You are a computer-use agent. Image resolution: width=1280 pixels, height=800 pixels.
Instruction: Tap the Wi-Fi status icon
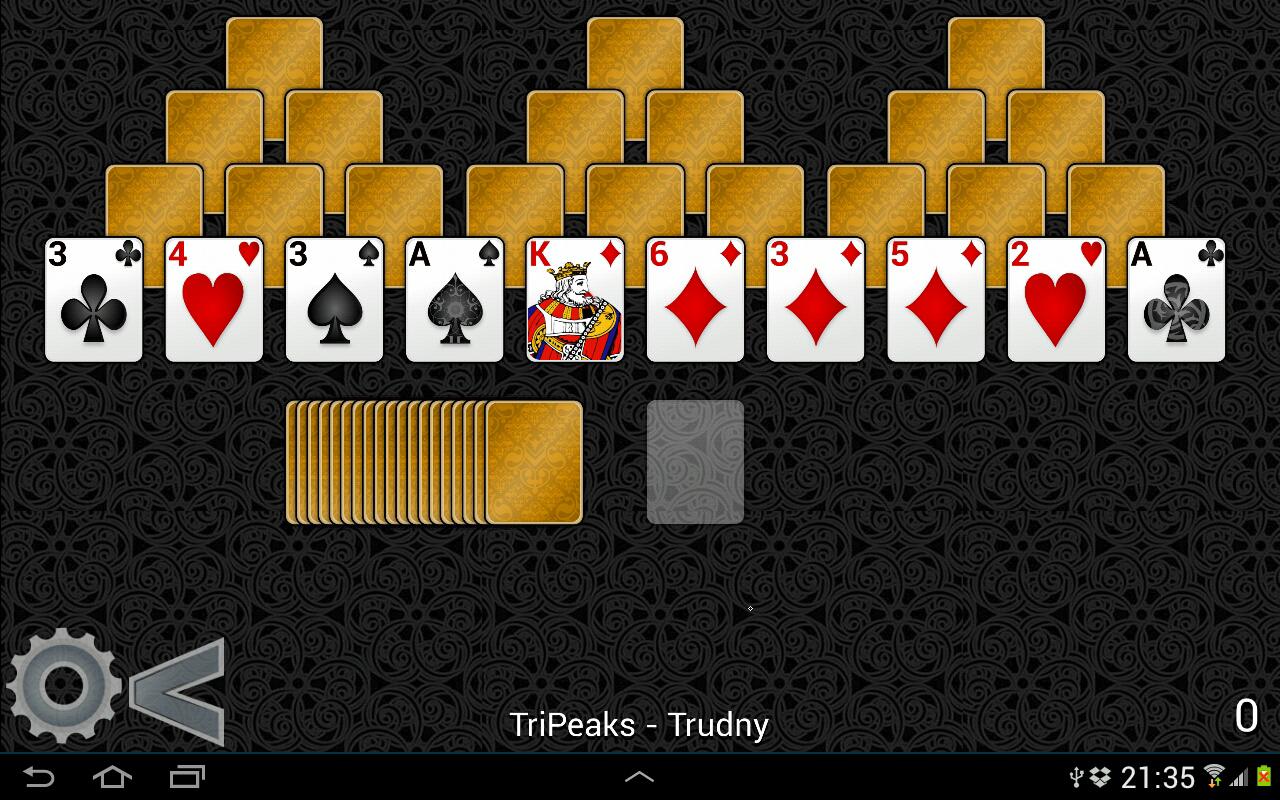(x=1213, y=777)
